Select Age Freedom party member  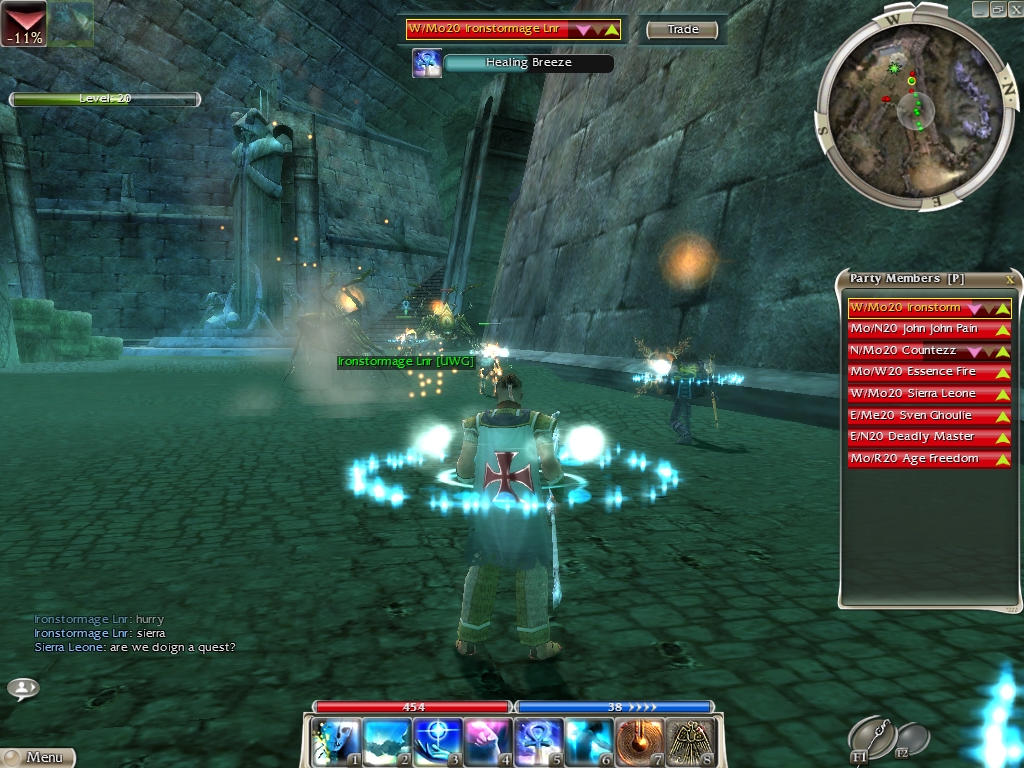pos(929,459)
